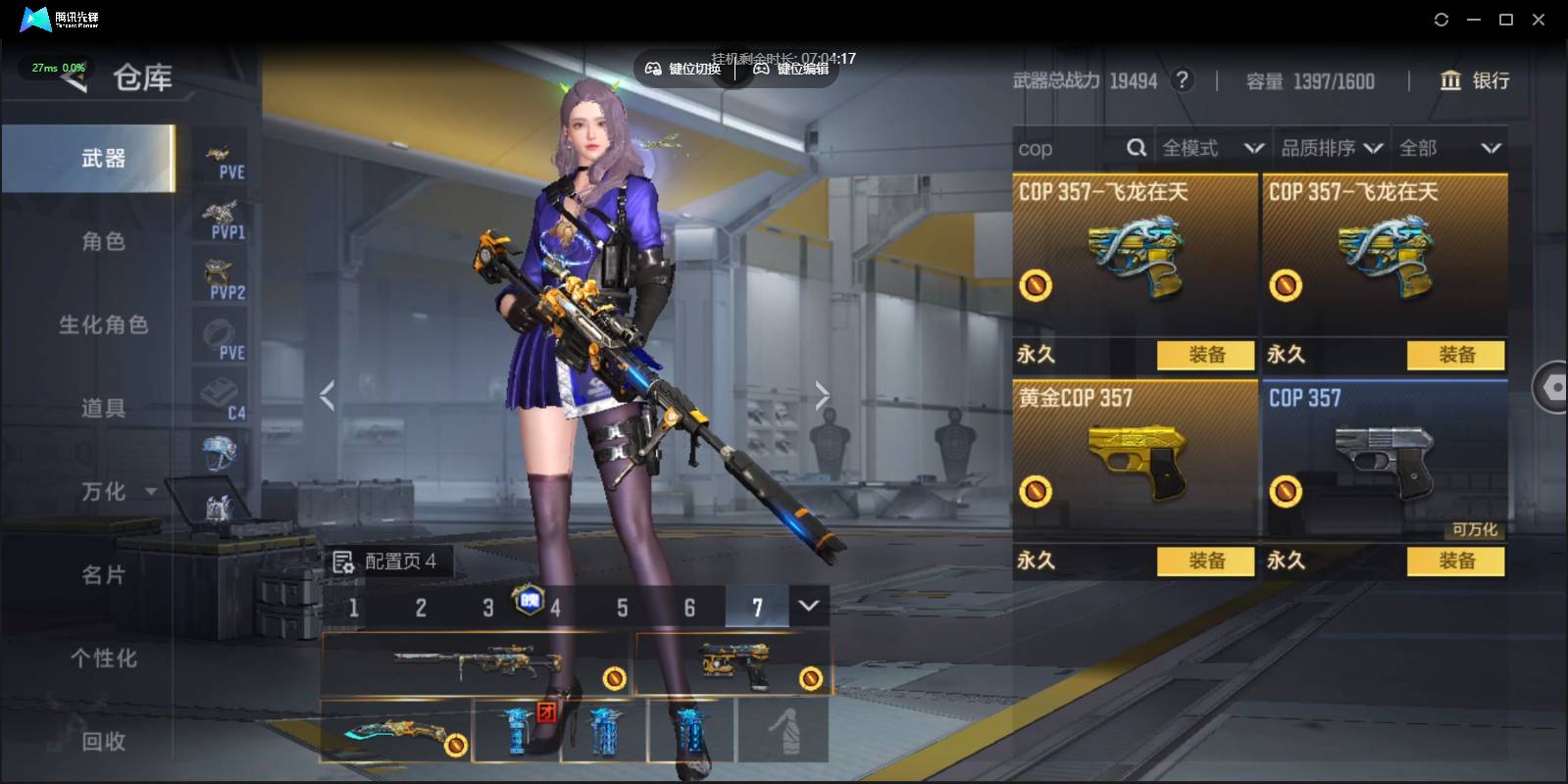This screenshot has height=784, width=1568.
Task: Go to the 个性化 customization section
Action: point(103,659)
